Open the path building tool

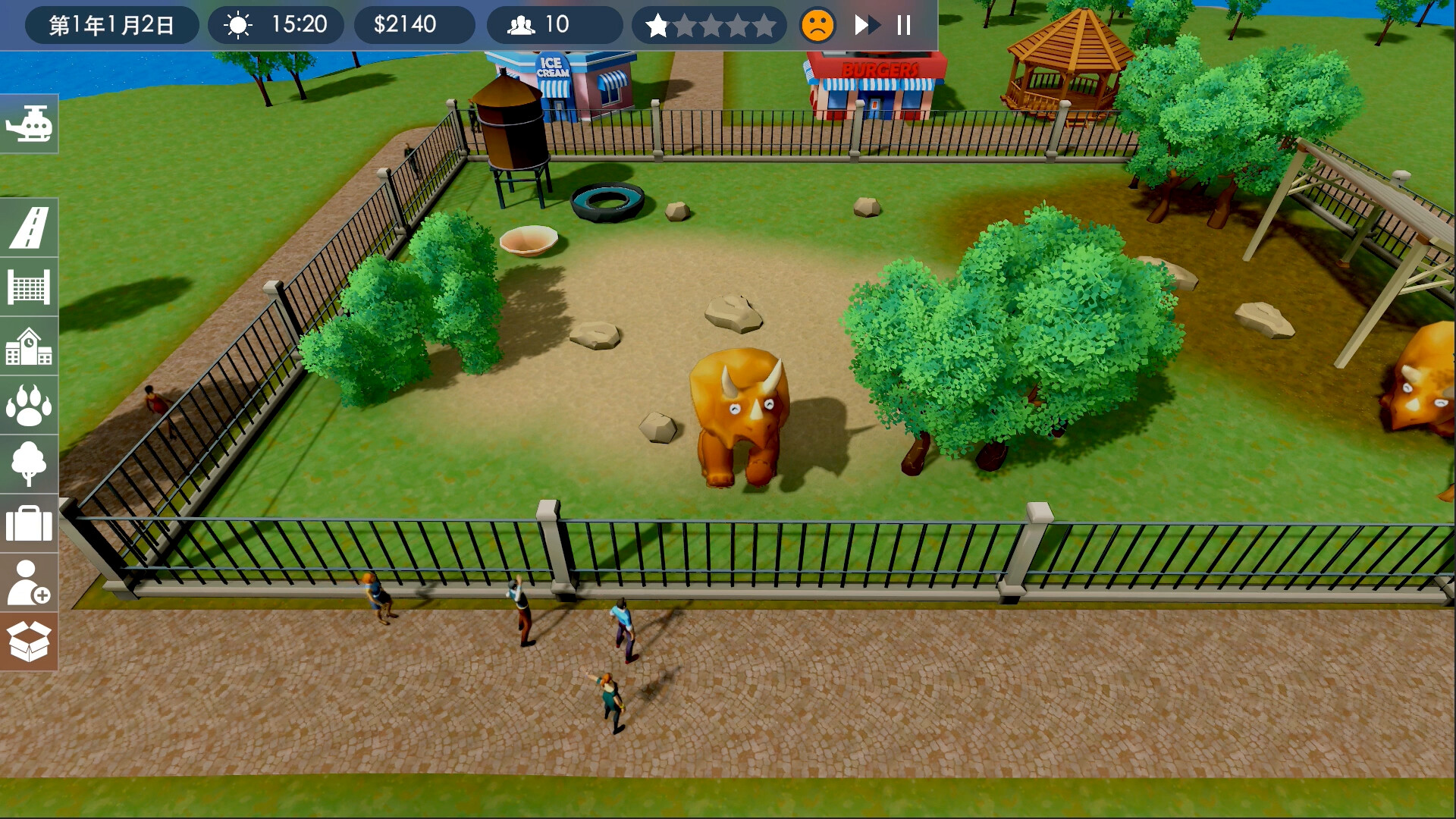tap(29, 227)
